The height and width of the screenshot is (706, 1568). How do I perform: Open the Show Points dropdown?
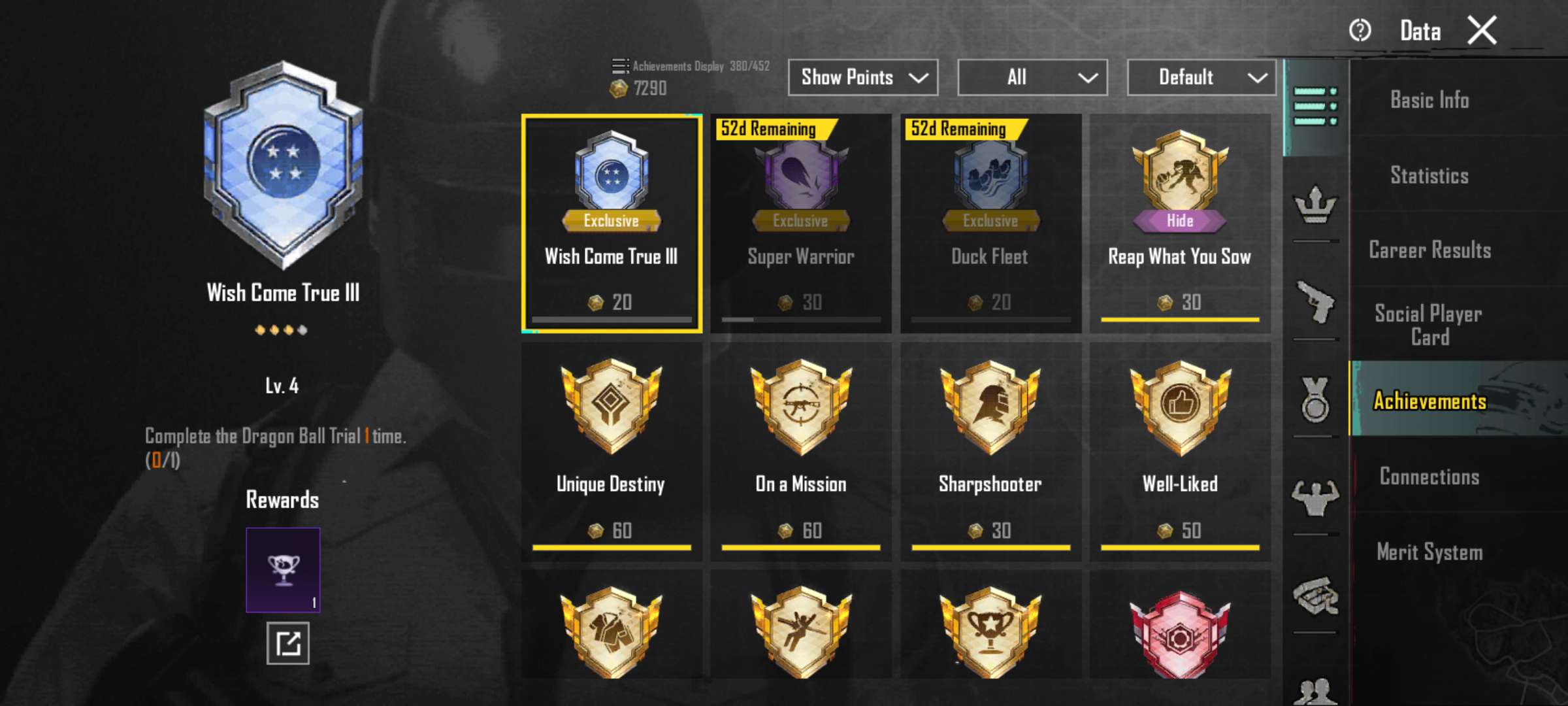[x=862, y=78]
